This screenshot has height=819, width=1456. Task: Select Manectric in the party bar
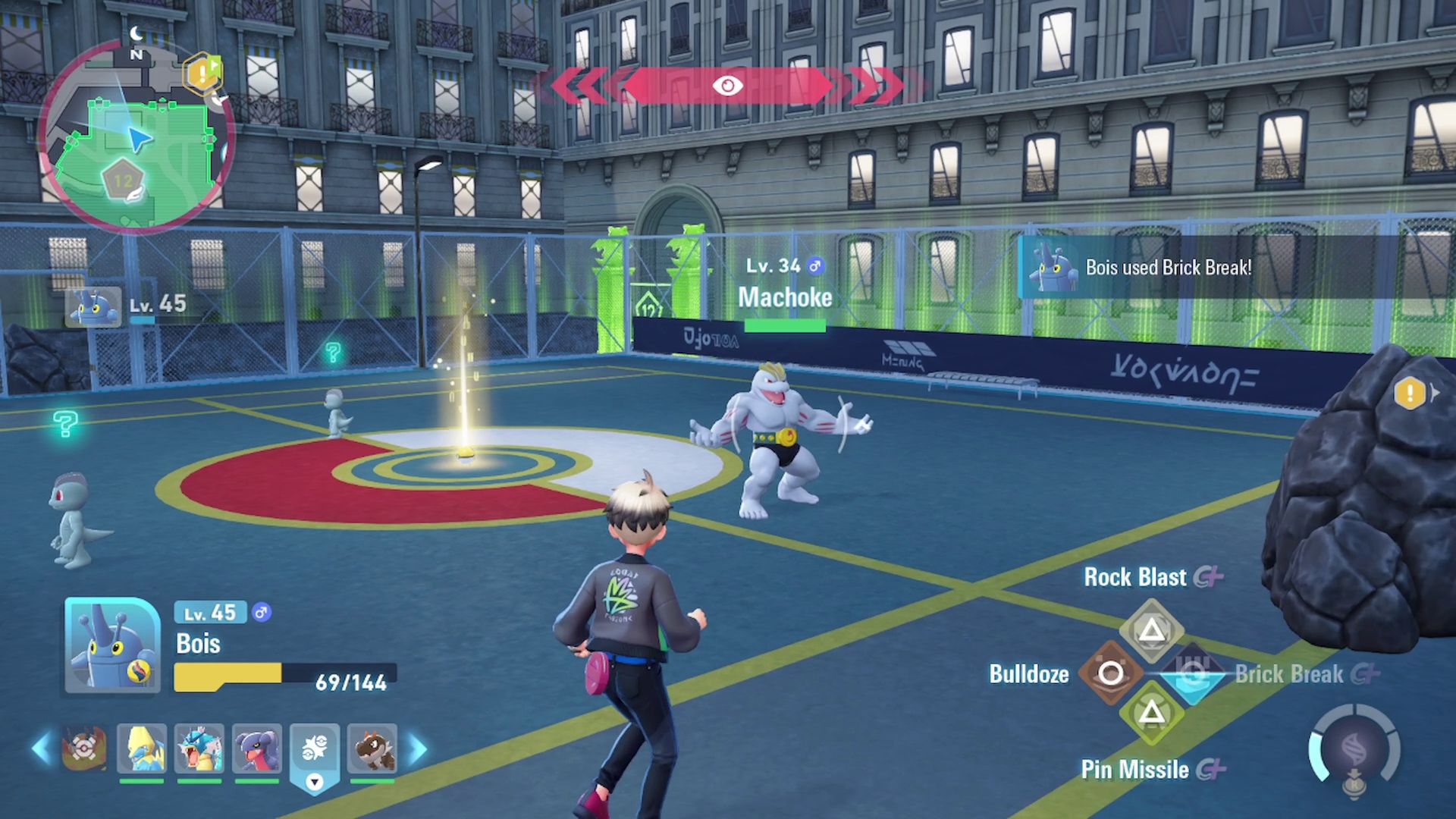click(142, 748)
